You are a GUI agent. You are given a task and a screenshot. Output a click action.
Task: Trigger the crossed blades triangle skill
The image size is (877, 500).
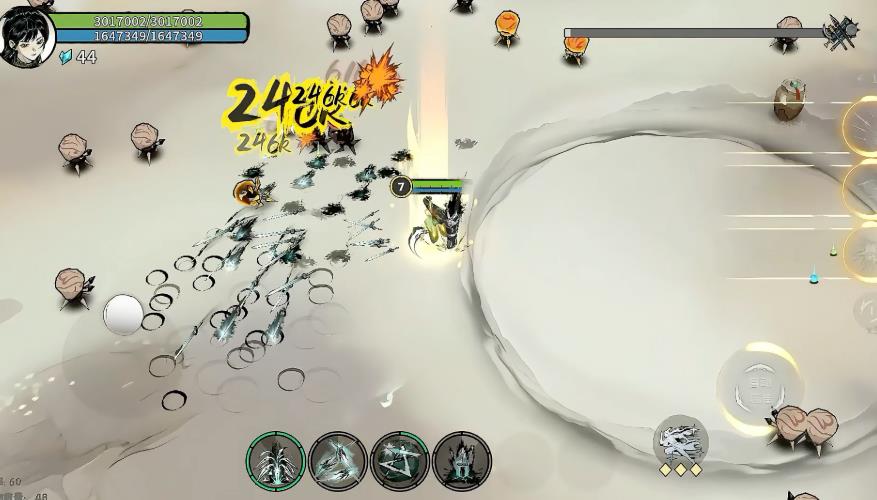pyautogui.click(x=399, y=461)
